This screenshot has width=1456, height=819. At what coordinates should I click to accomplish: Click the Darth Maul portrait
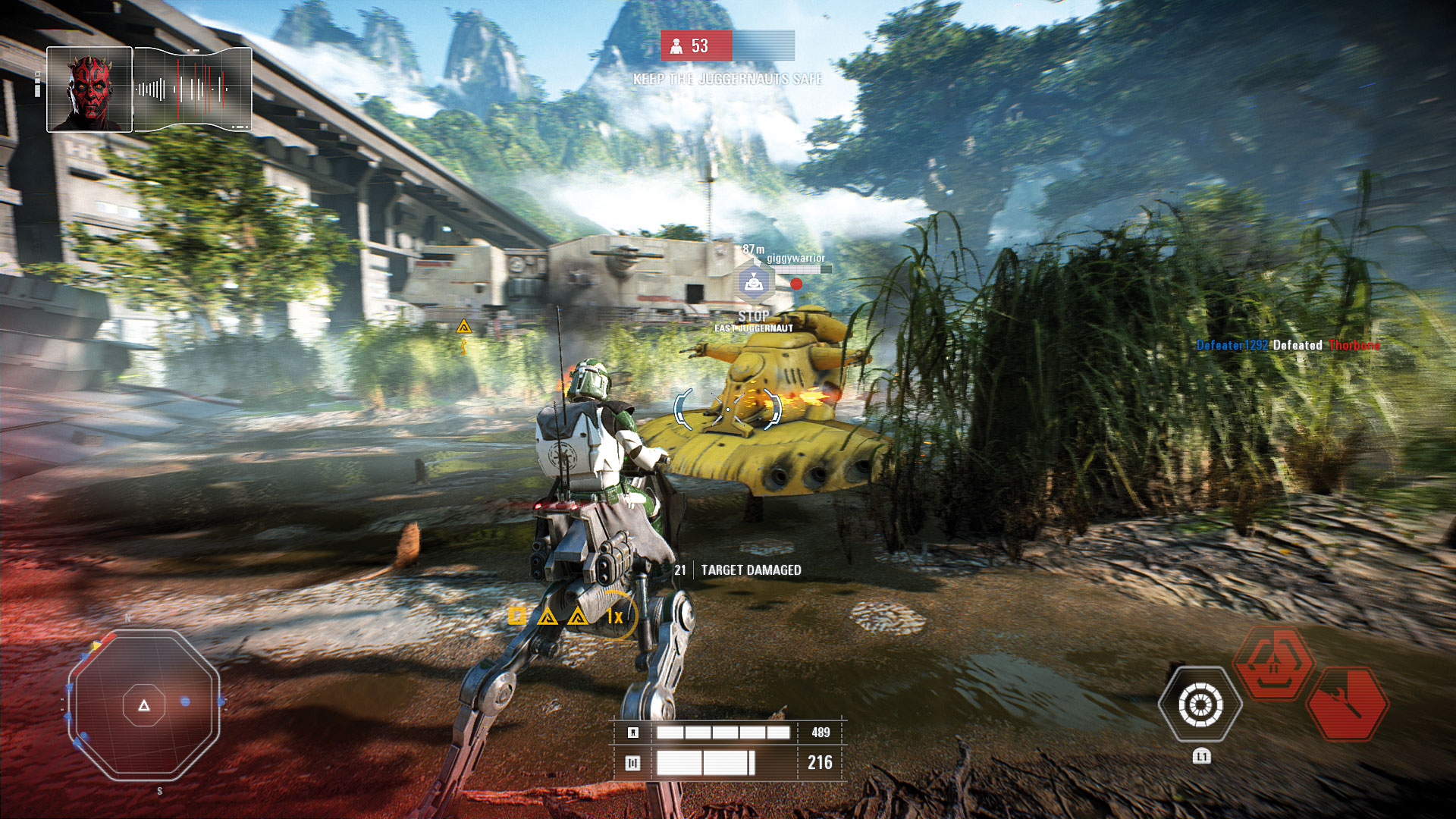click(x=89, y=89)
